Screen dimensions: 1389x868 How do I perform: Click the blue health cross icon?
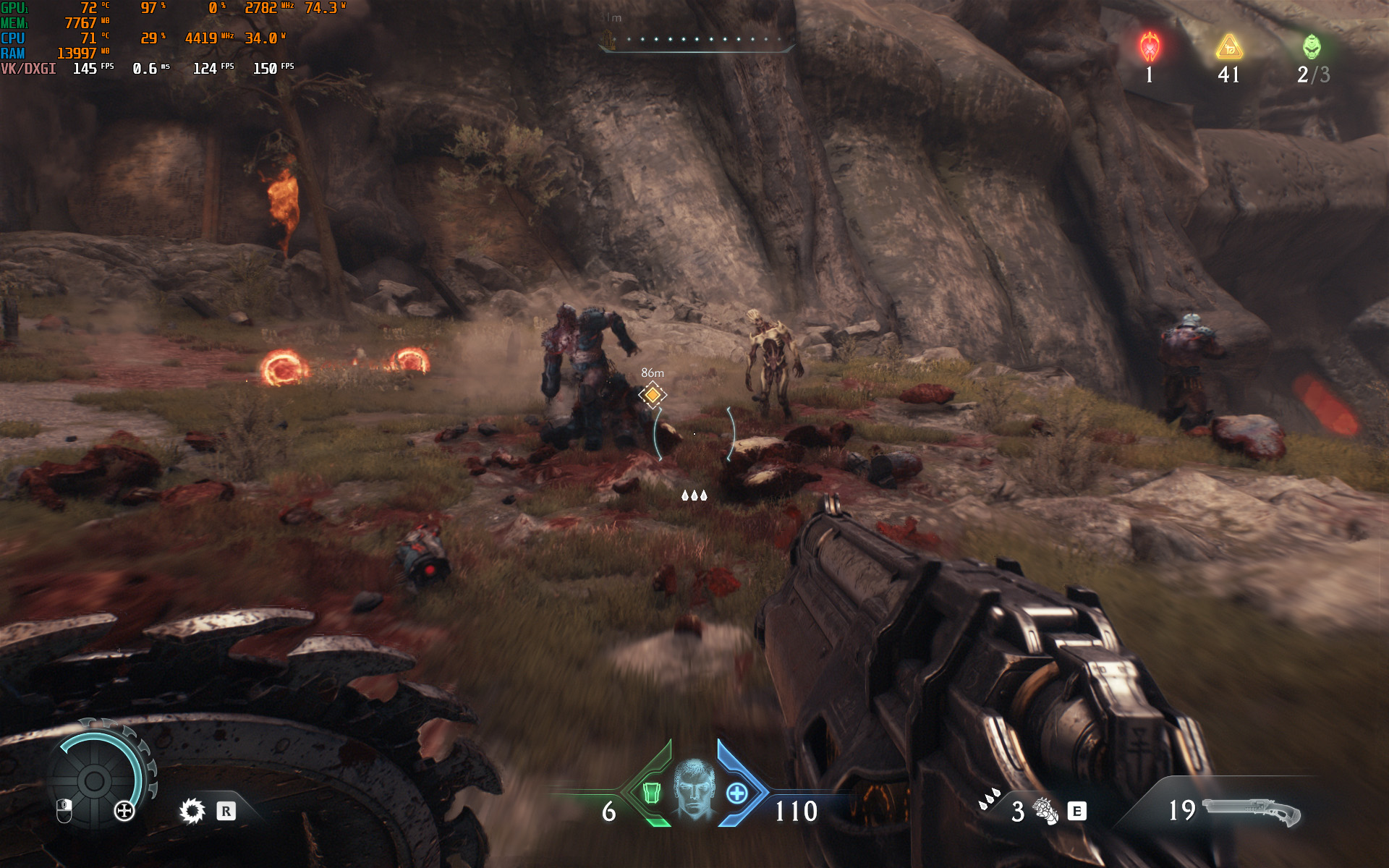click(x=736, y=793)
